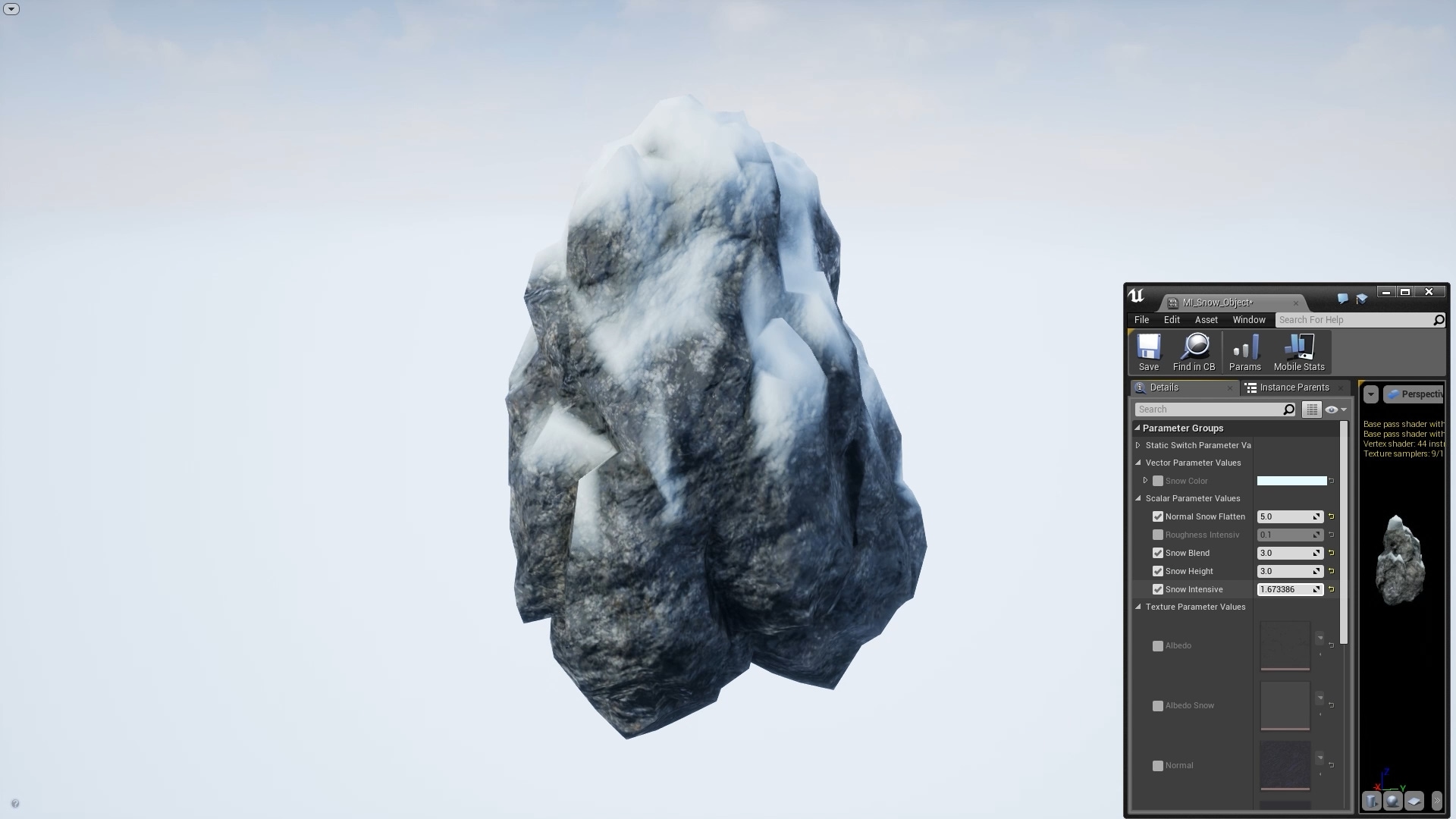Uncheck the Normal Snow Flatten parameter

click(1158, 516)
